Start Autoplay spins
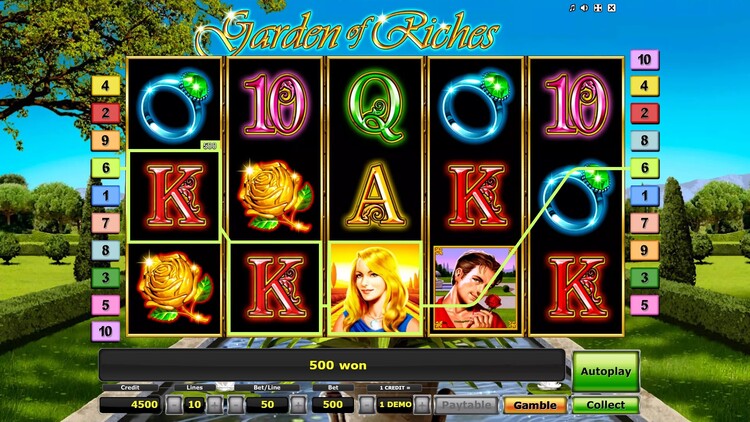This screenshot has height=422, width=750. [605, 372]
